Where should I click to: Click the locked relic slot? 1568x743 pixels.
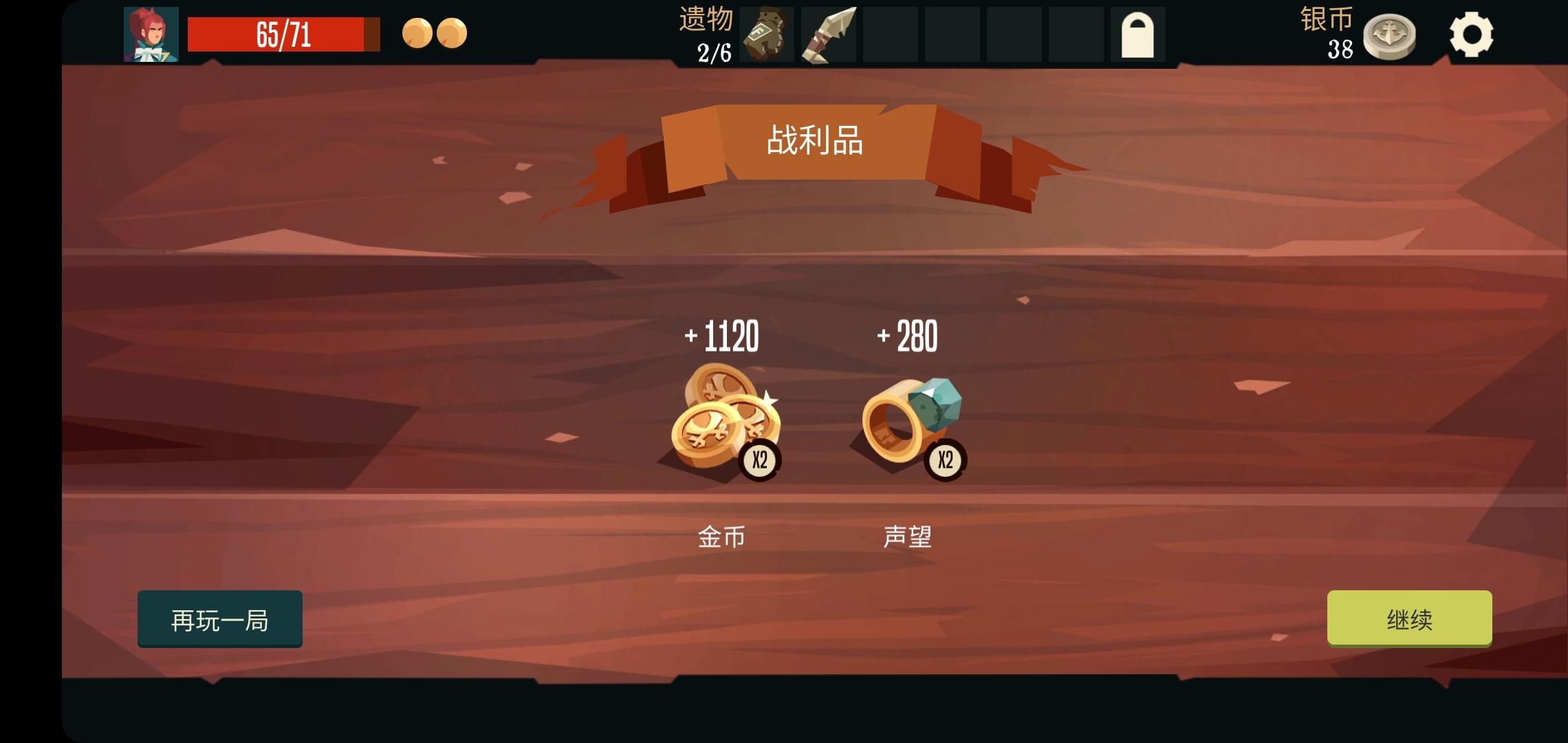(x=1139, y=34)
